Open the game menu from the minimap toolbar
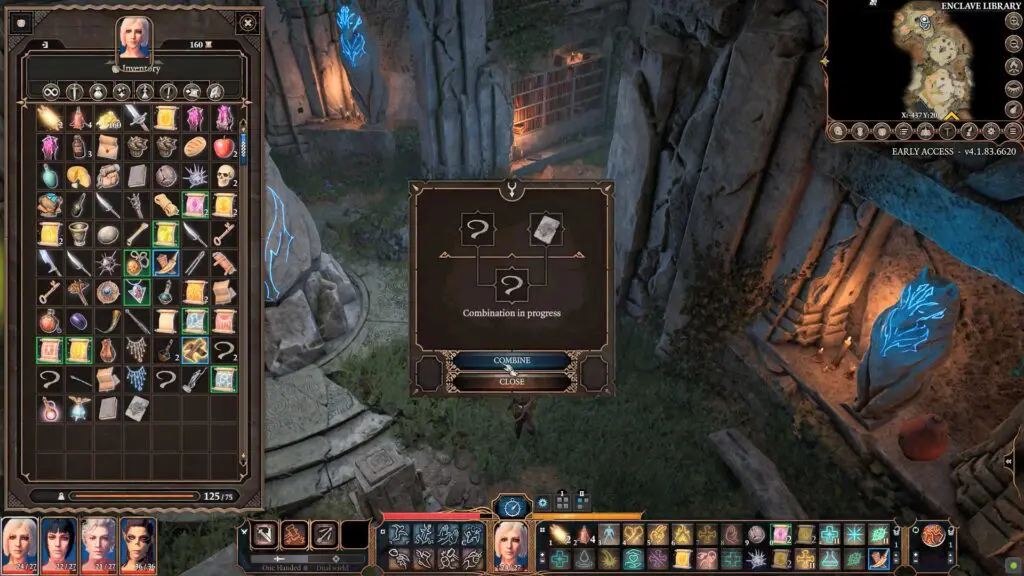 pyautogui.click(x=1013, y=131)
